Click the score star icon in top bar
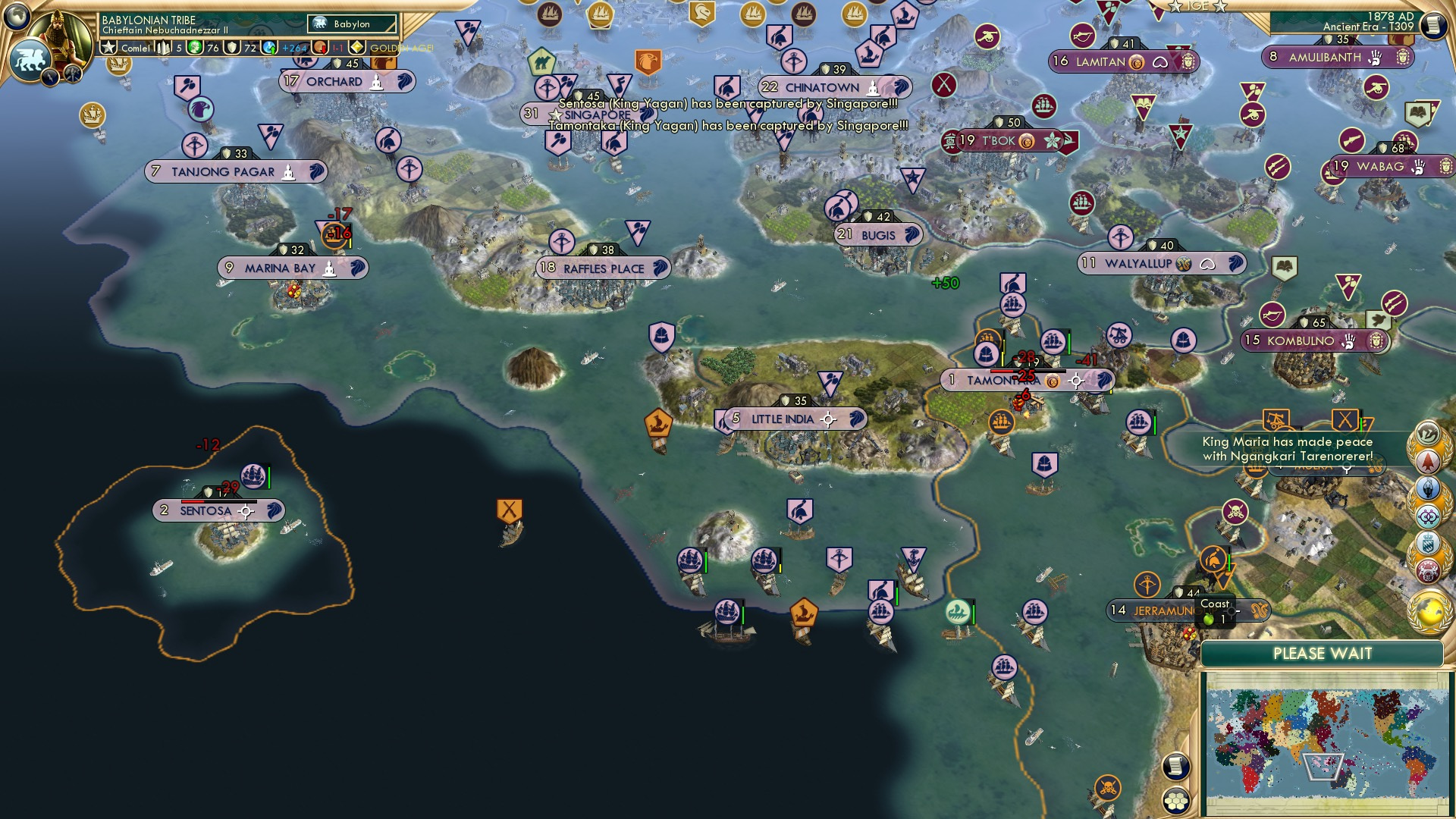The height and width of the screenshot is (819, 1456). tap(108, 47)
